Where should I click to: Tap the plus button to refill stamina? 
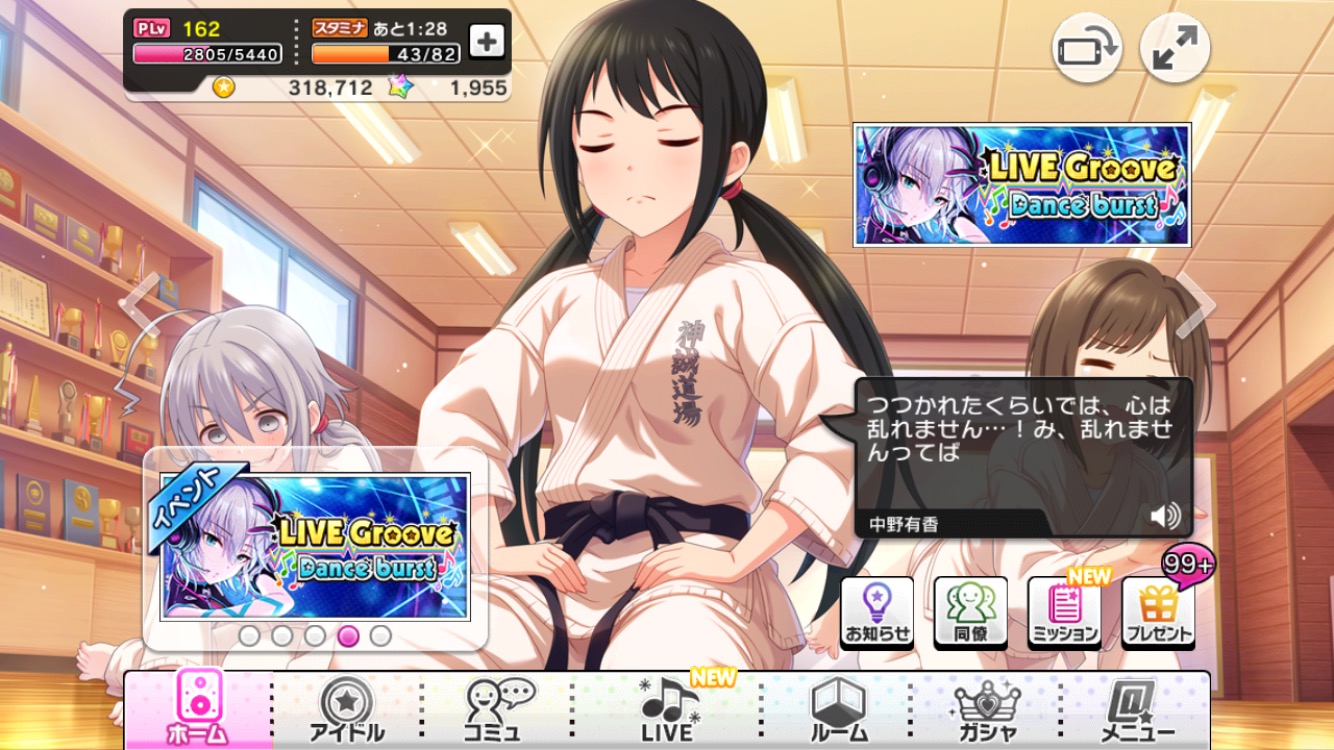click(487, 41)
